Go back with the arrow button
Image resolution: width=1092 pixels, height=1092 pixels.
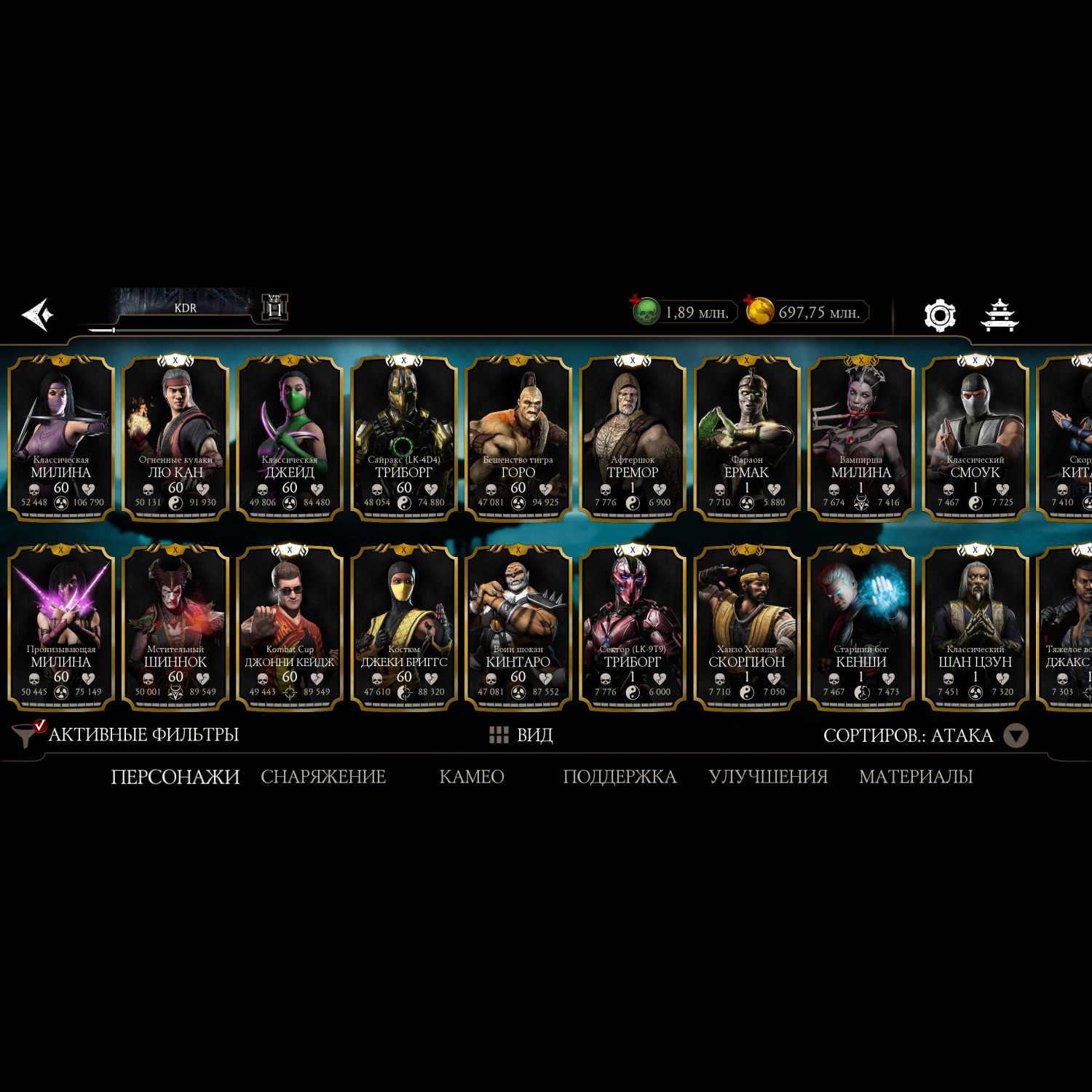pos(37,314)
